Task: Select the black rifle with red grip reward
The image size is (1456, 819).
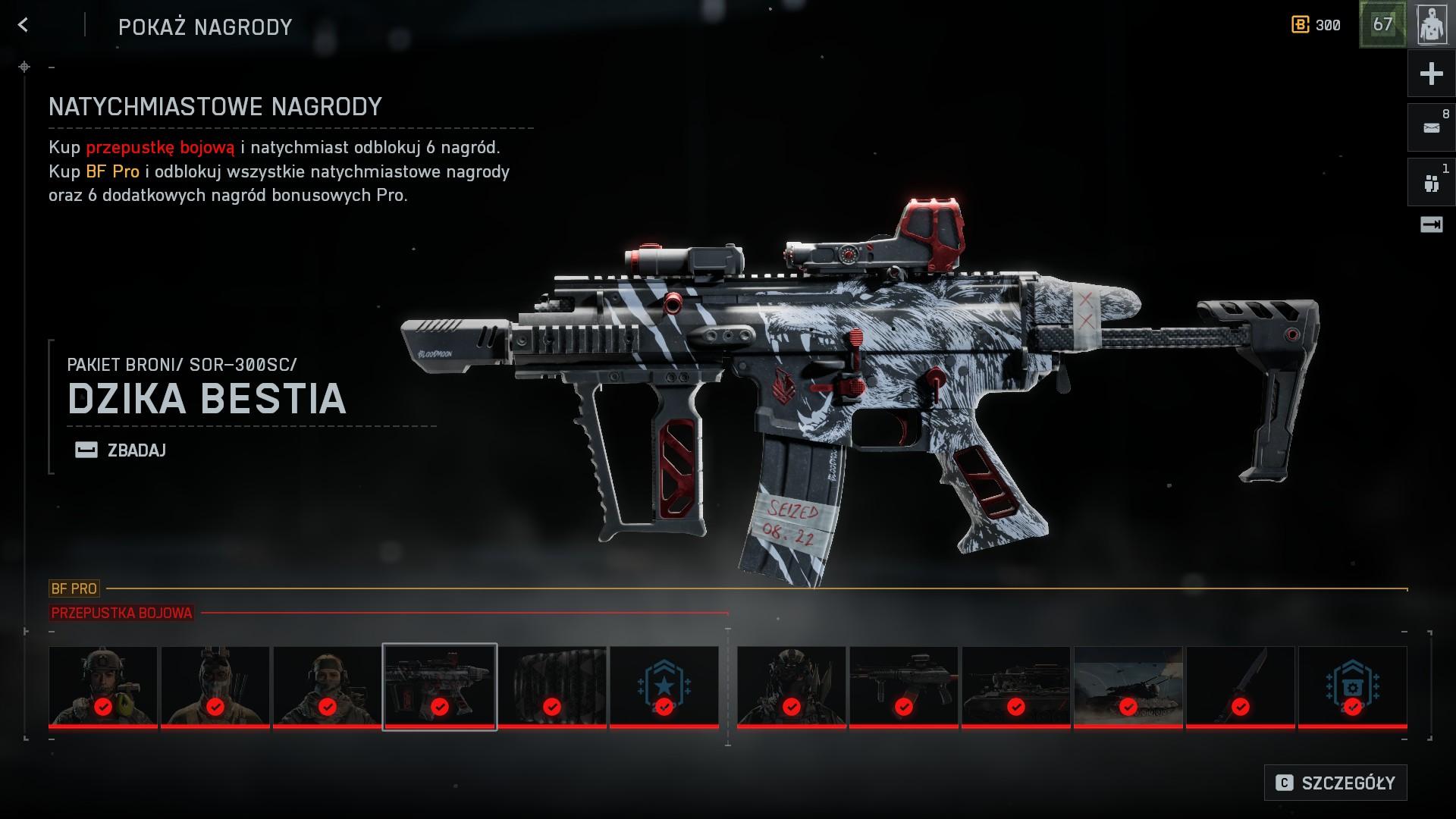Action: point(903,686)
